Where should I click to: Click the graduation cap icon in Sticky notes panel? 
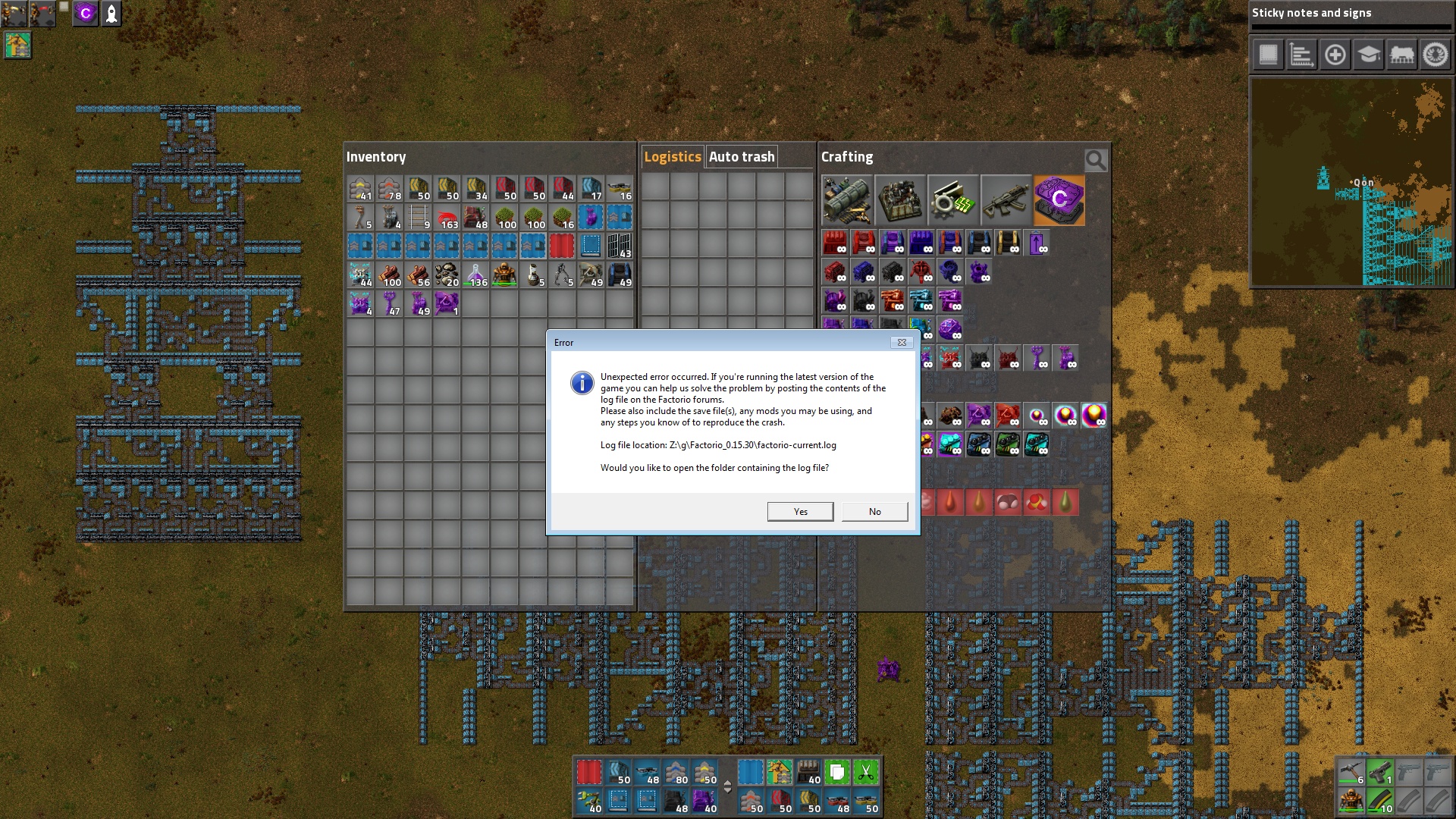1369,55
